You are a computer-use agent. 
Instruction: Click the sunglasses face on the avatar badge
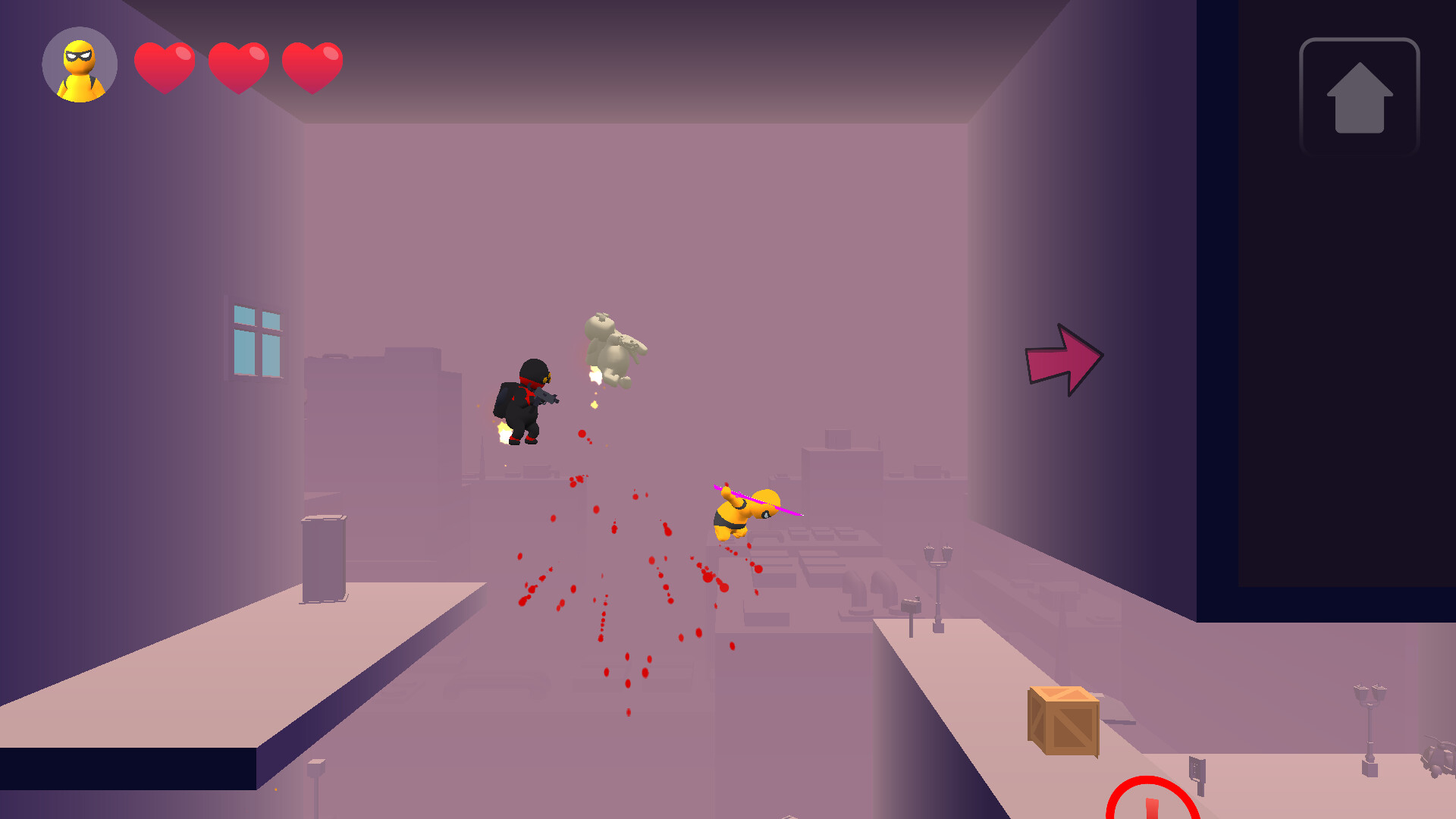[79, 55]
